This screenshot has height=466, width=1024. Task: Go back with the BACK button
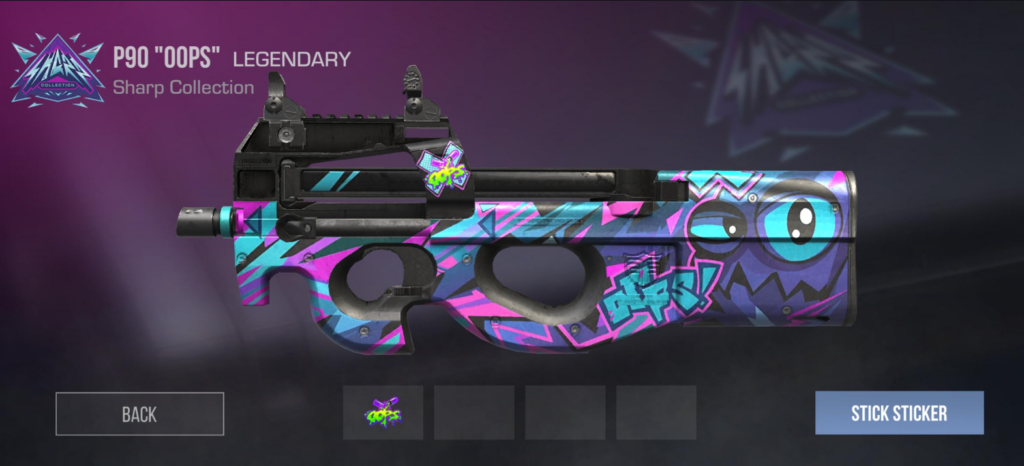tap(139, 413)
